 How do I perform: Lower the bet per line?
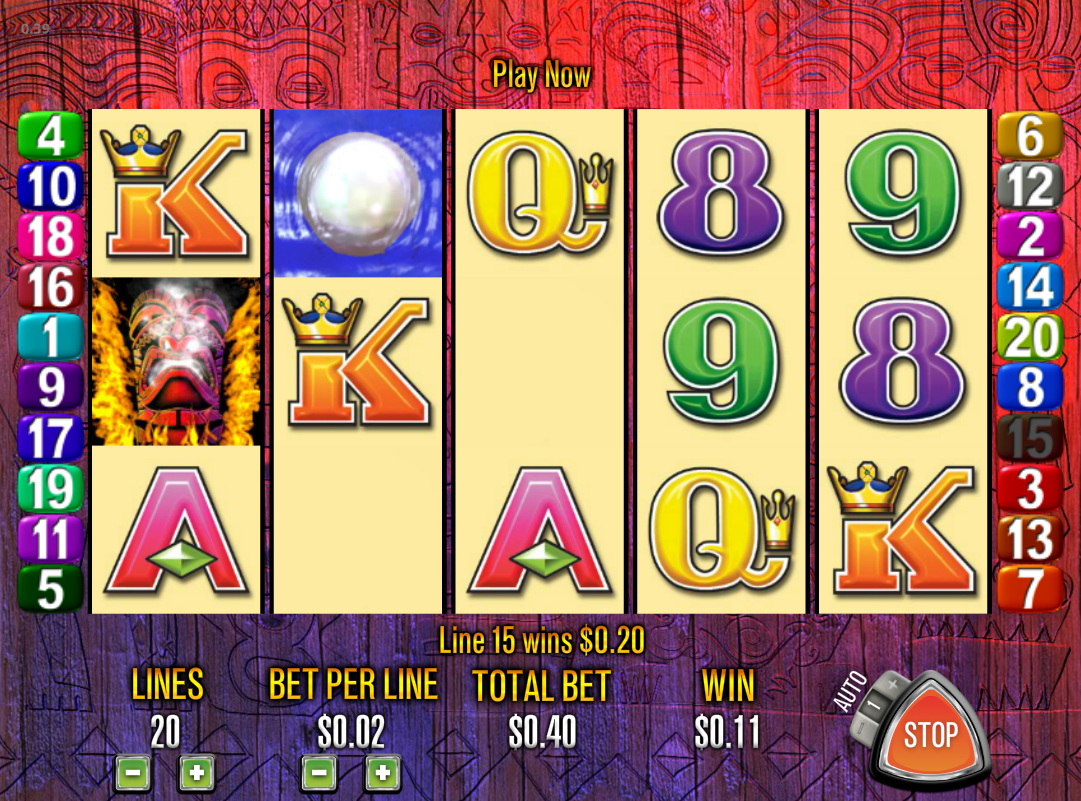pyautogui.click(x=318, y=773)
